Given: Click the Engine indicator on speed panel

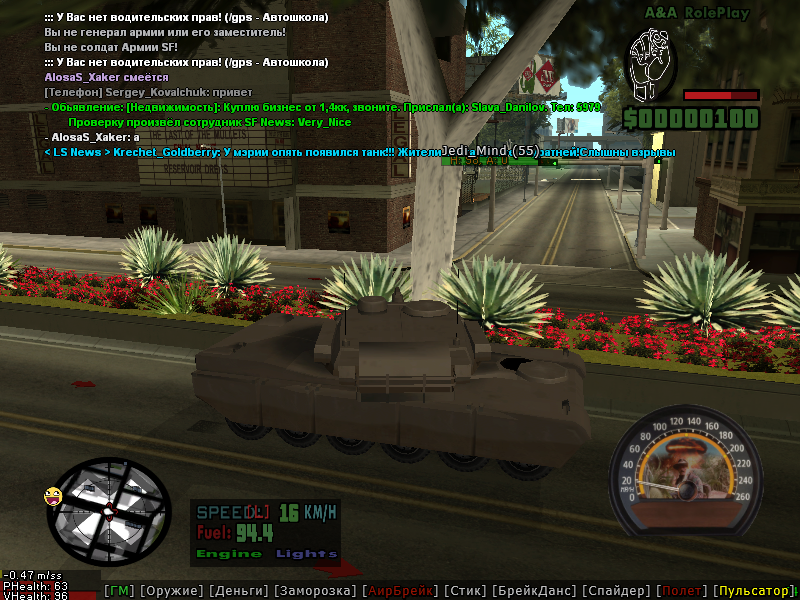Looking at the screenshot, I should tap(229, 553).
